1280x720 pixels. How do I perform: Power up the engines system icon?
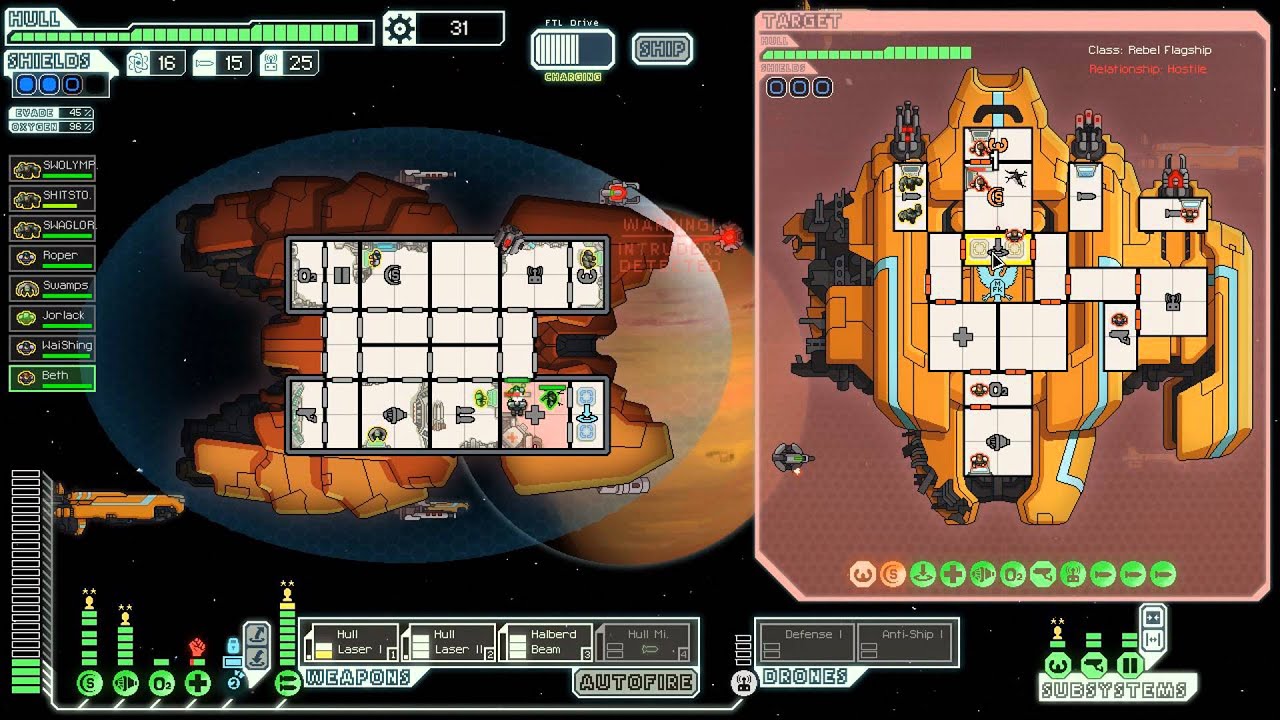point(126,684)
